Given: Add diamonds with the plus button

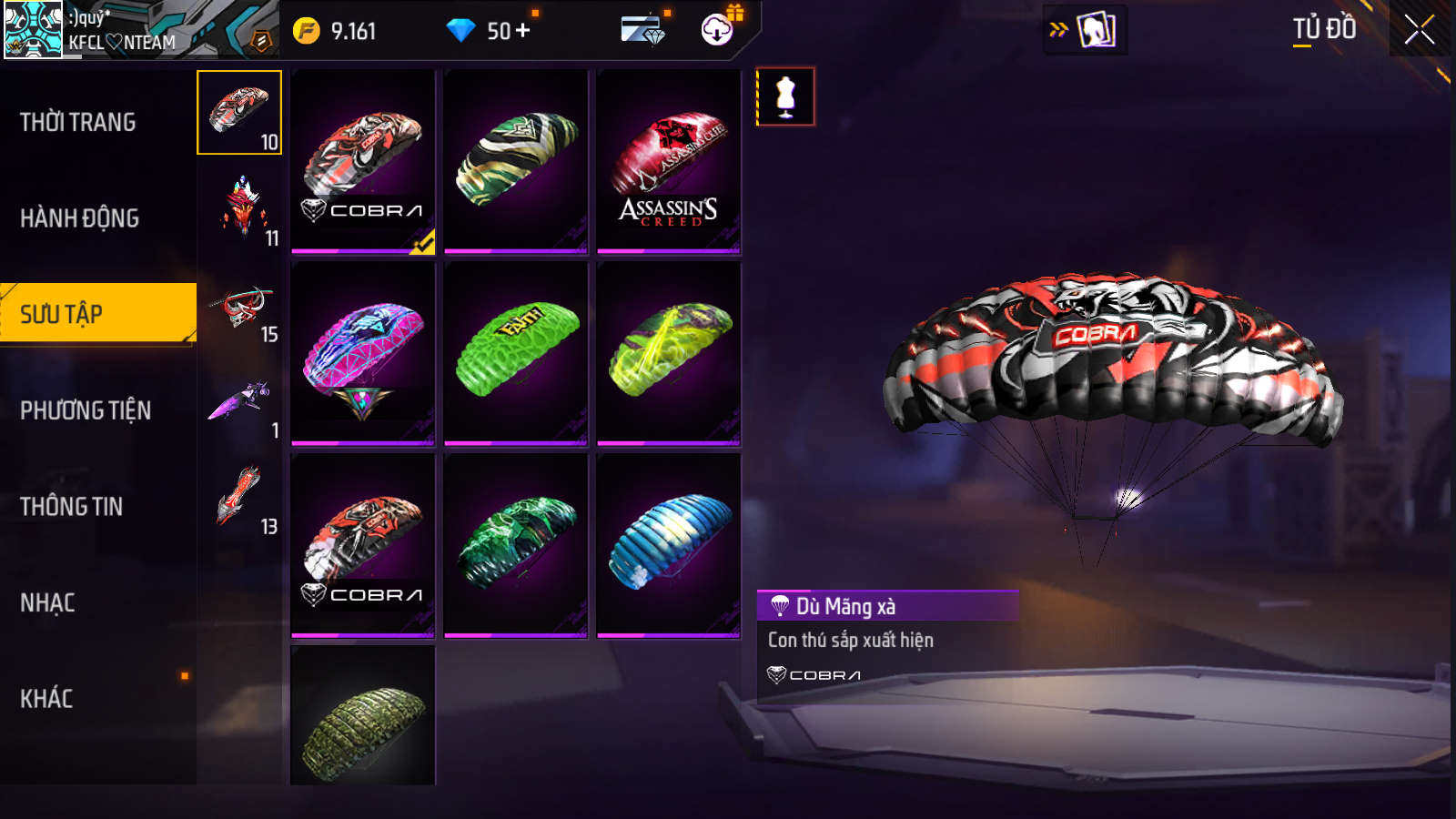Looking at the screenshot, I should pyautogui.click(x=523, y=31).
